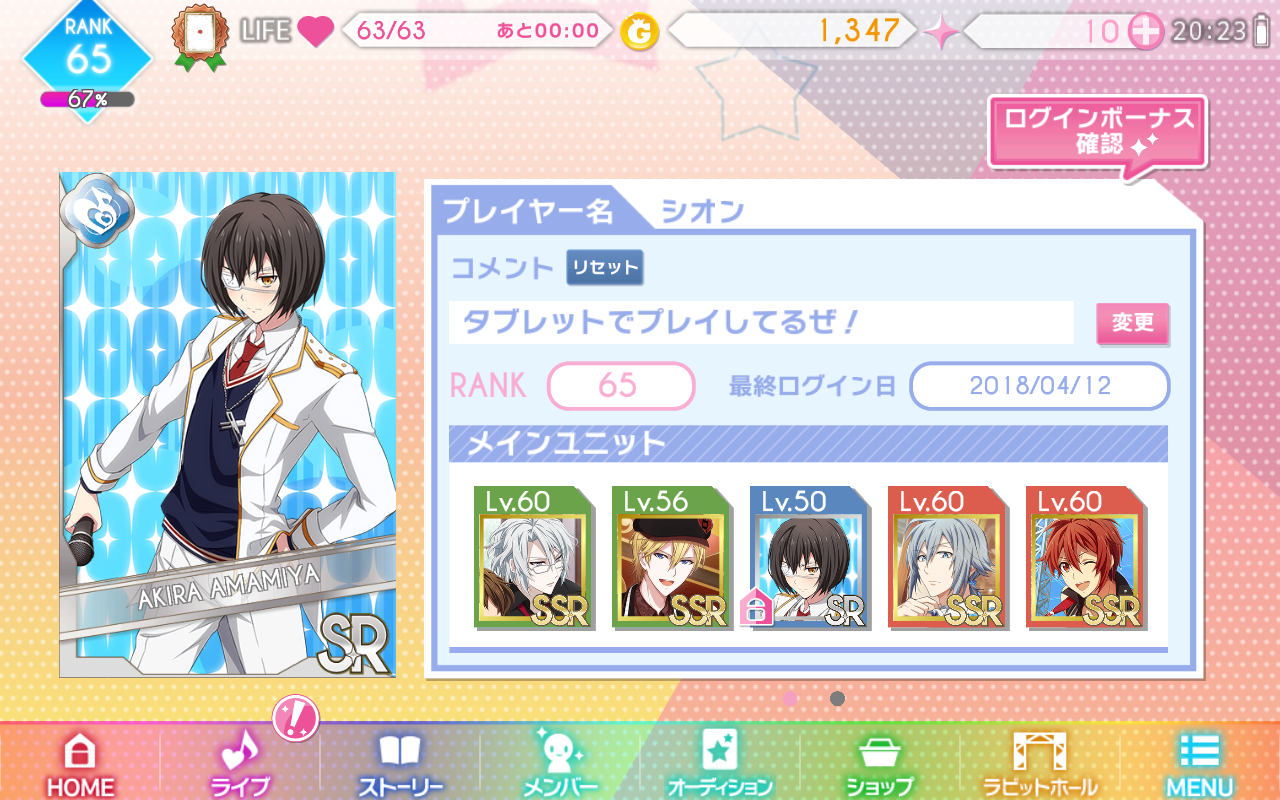Image resolution: width=1280 pixels, height=800 pixels.
Task: Select the Lv.50 SR unit card
Action: (x=807, y=558)
